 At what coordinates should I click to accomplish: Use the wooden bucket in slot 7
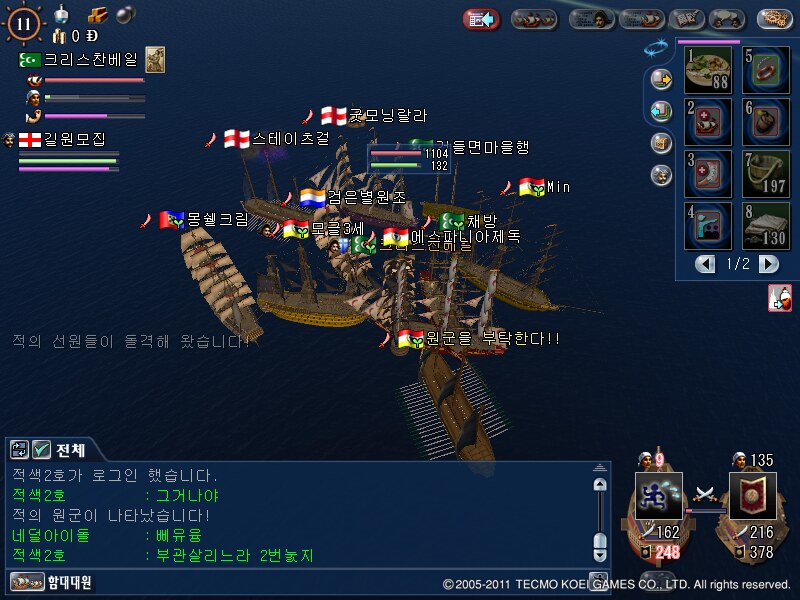pyautogui.click(x=766, y=173)
